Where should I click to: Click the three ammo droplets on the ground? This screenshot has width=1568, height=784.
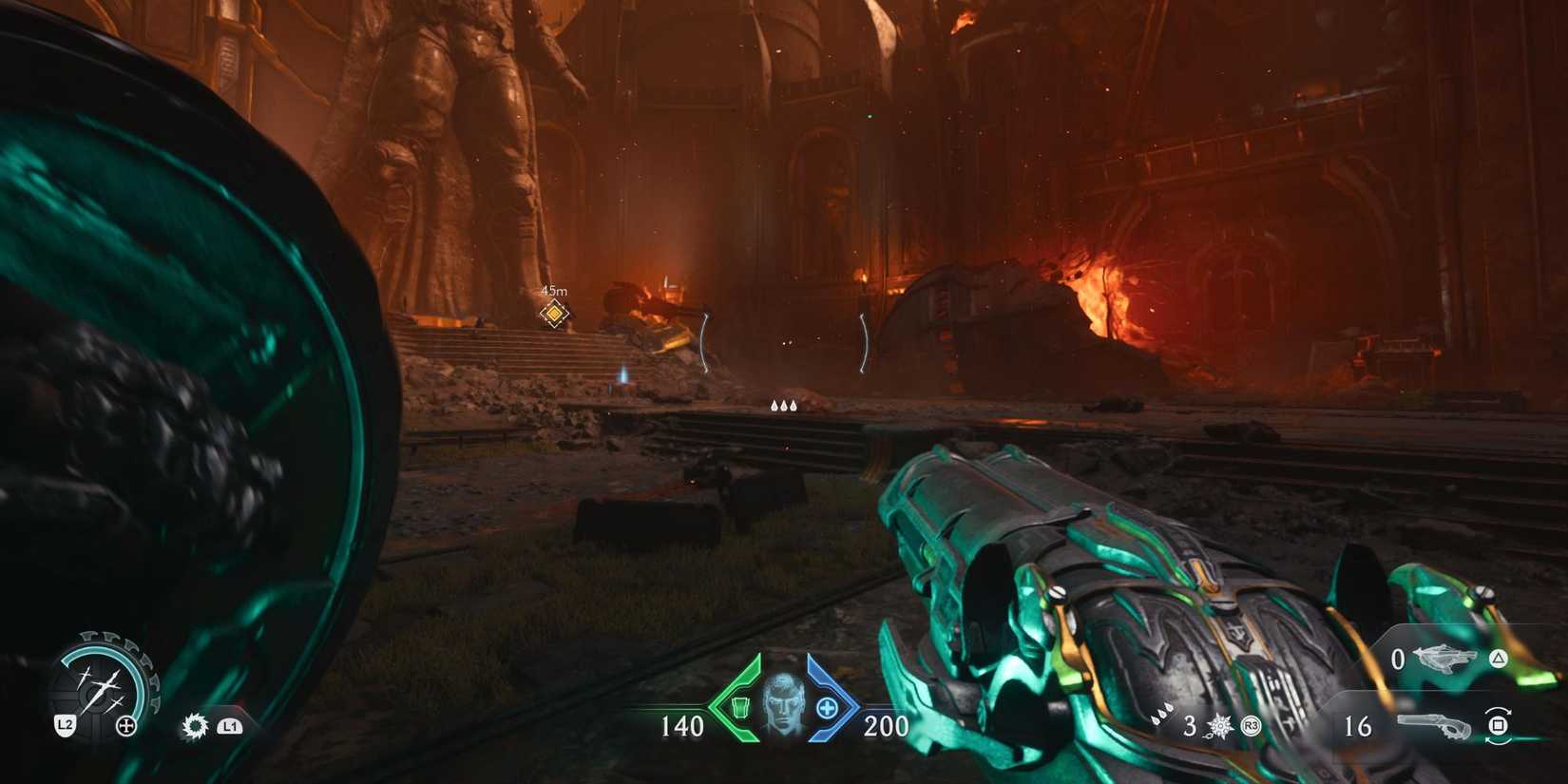point(783,403)
